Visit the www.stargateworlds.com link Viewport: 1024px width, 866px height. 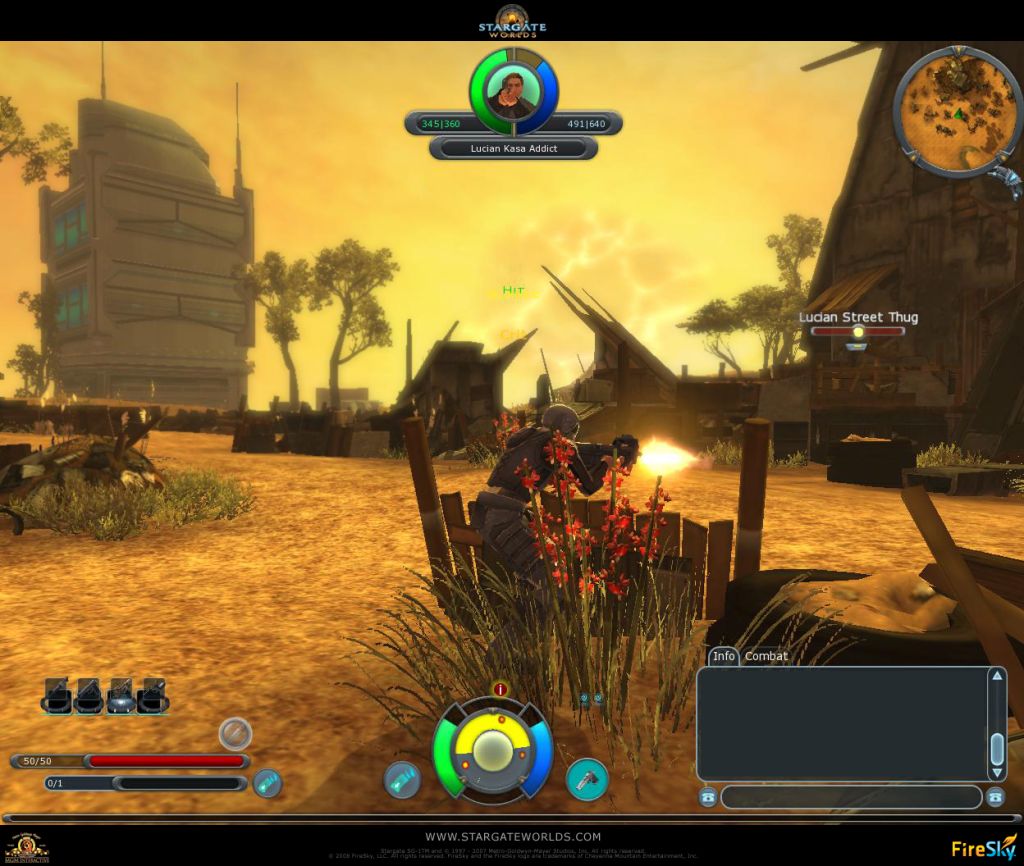coord(513,836)
